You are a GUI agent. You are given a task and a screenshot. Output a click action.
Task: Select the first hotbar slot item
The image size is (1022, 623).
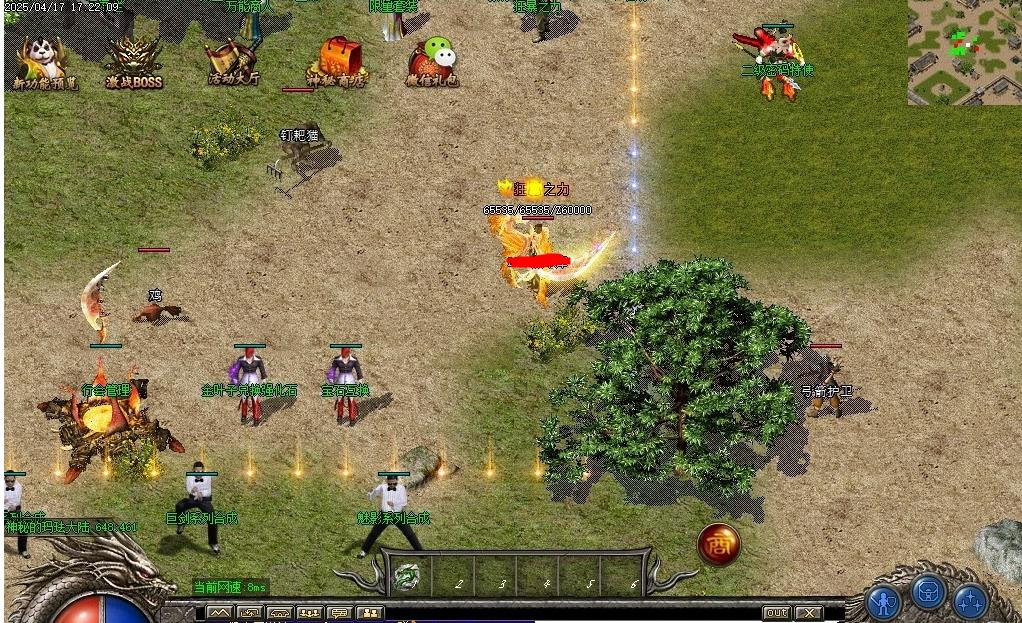point(407,577)
